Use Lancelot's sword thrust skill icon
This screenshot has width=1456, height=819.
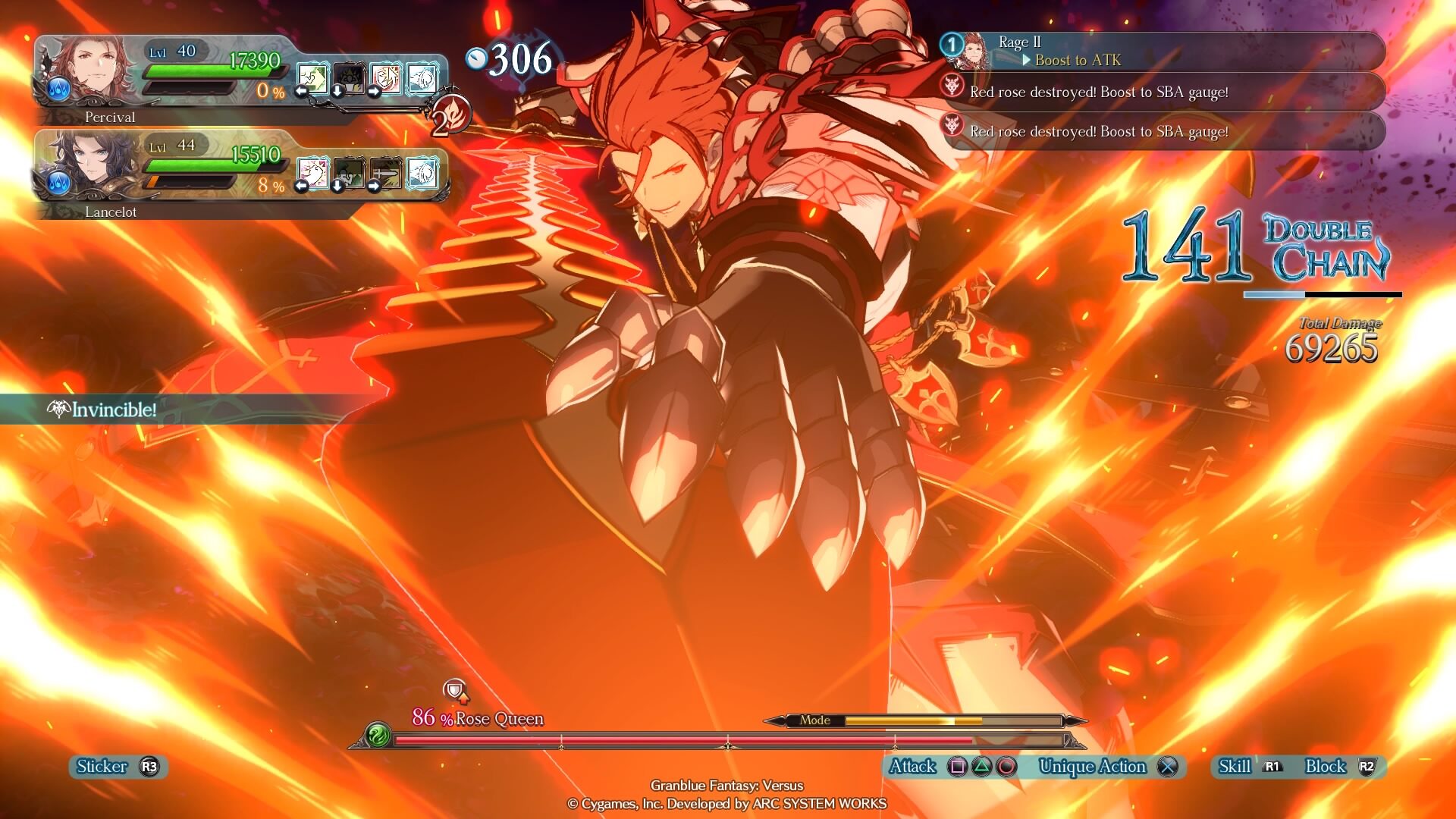coord(385,174)
